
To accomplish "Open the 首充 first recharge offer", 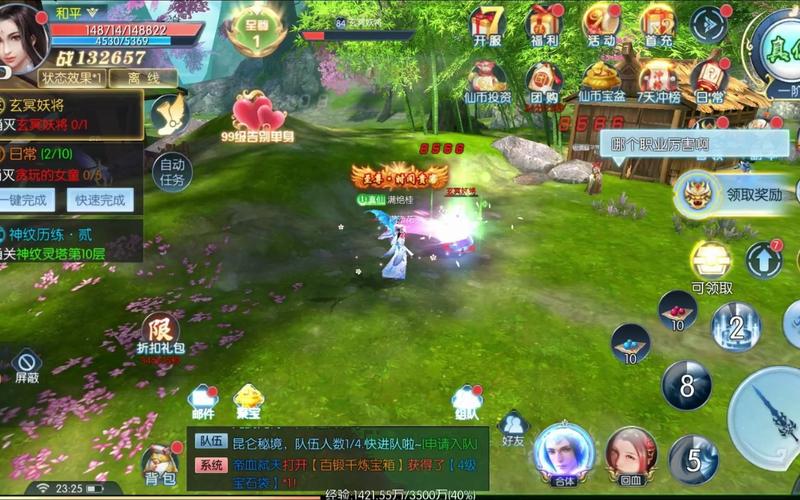I will click(x=658, y=25).
